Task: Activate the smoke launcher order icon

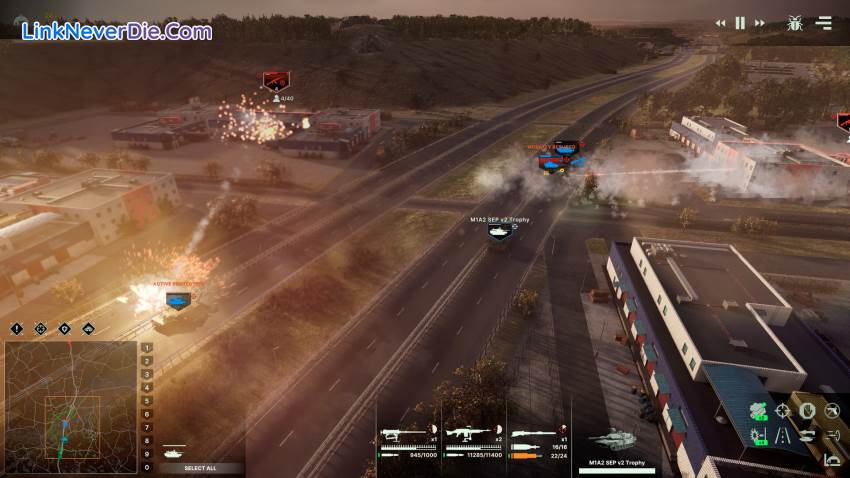Action: pos(758,411)
